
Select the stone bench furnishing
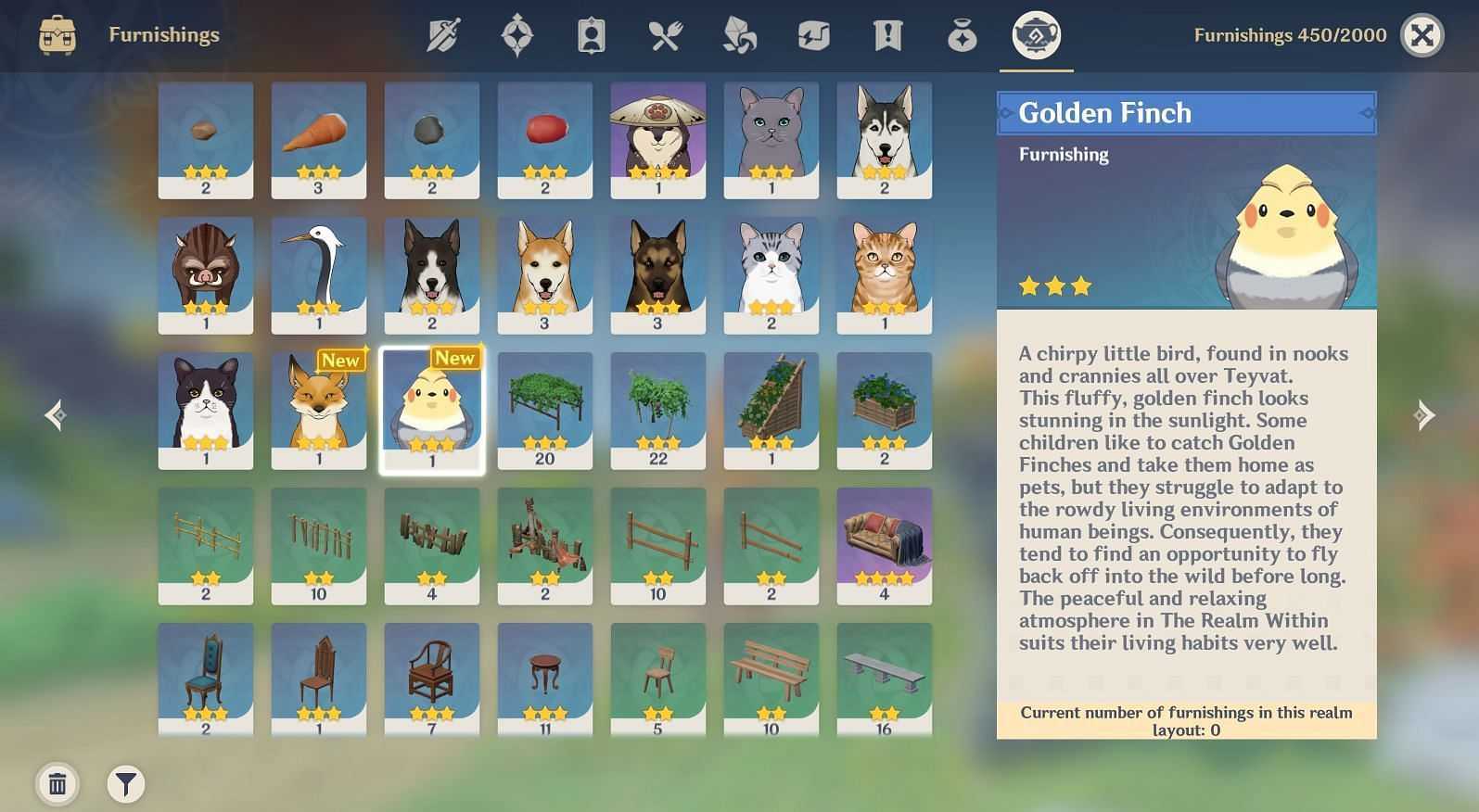[x=885, y=679]
